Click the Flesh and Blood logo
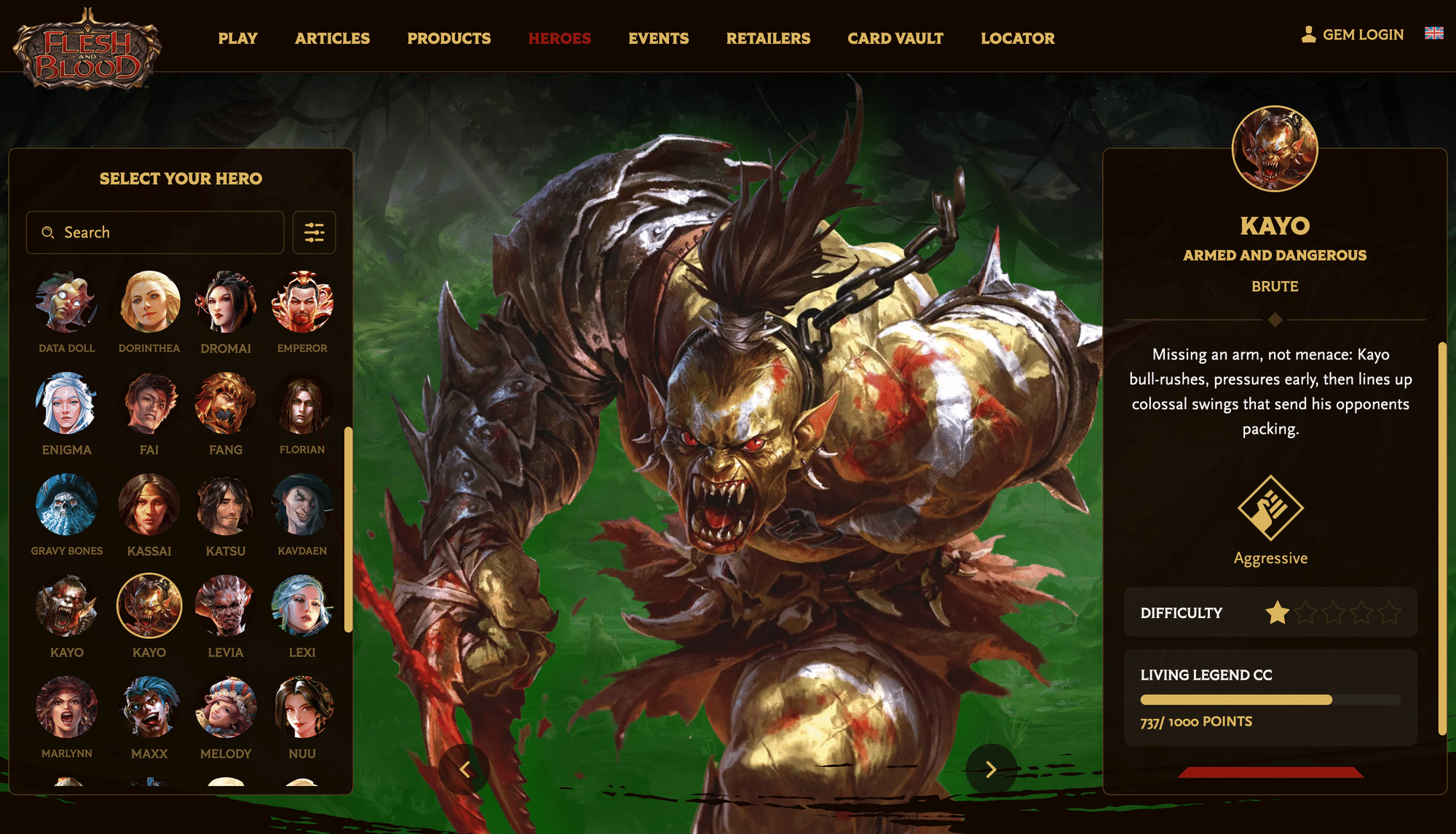 (87, 49)
